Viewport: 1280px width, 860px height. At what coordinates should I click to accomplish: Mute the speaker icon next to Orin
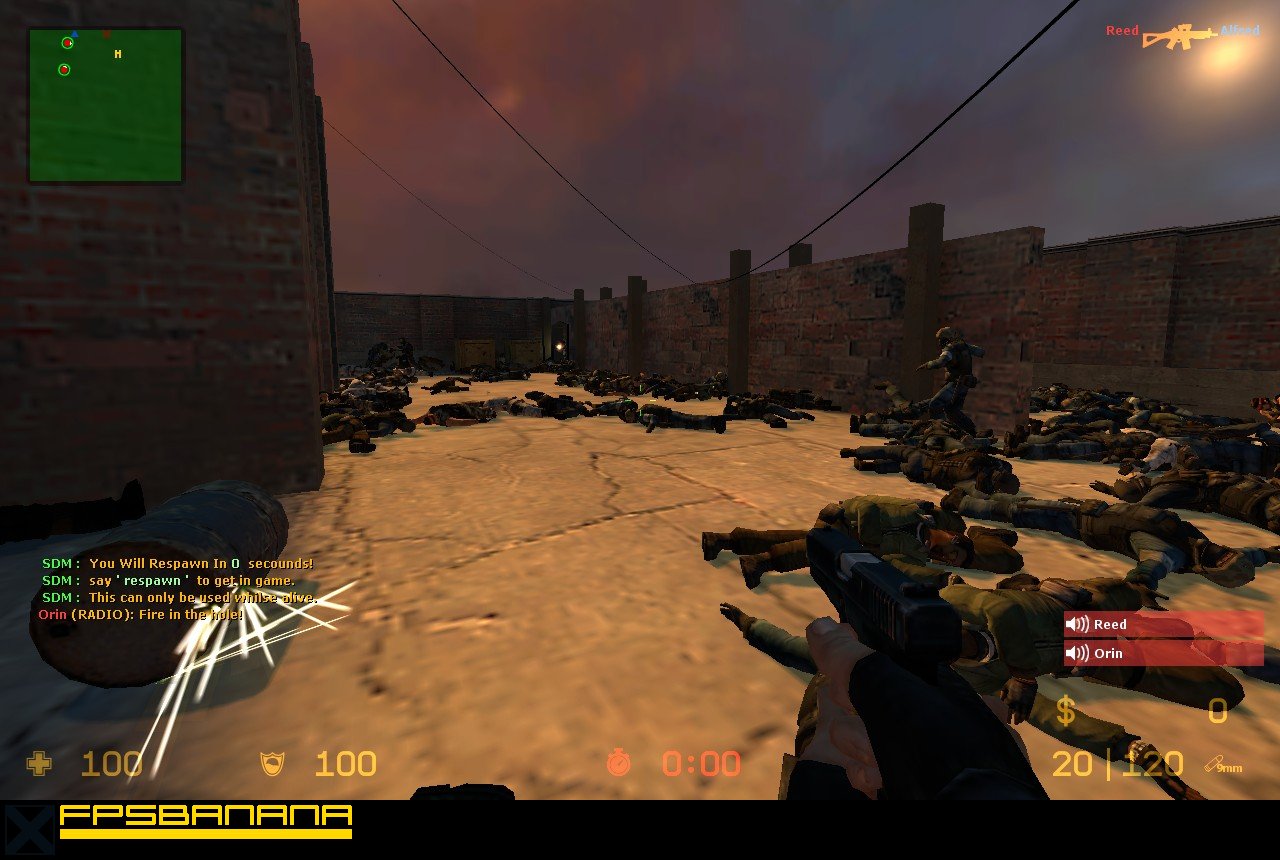tap(1078, 653)
